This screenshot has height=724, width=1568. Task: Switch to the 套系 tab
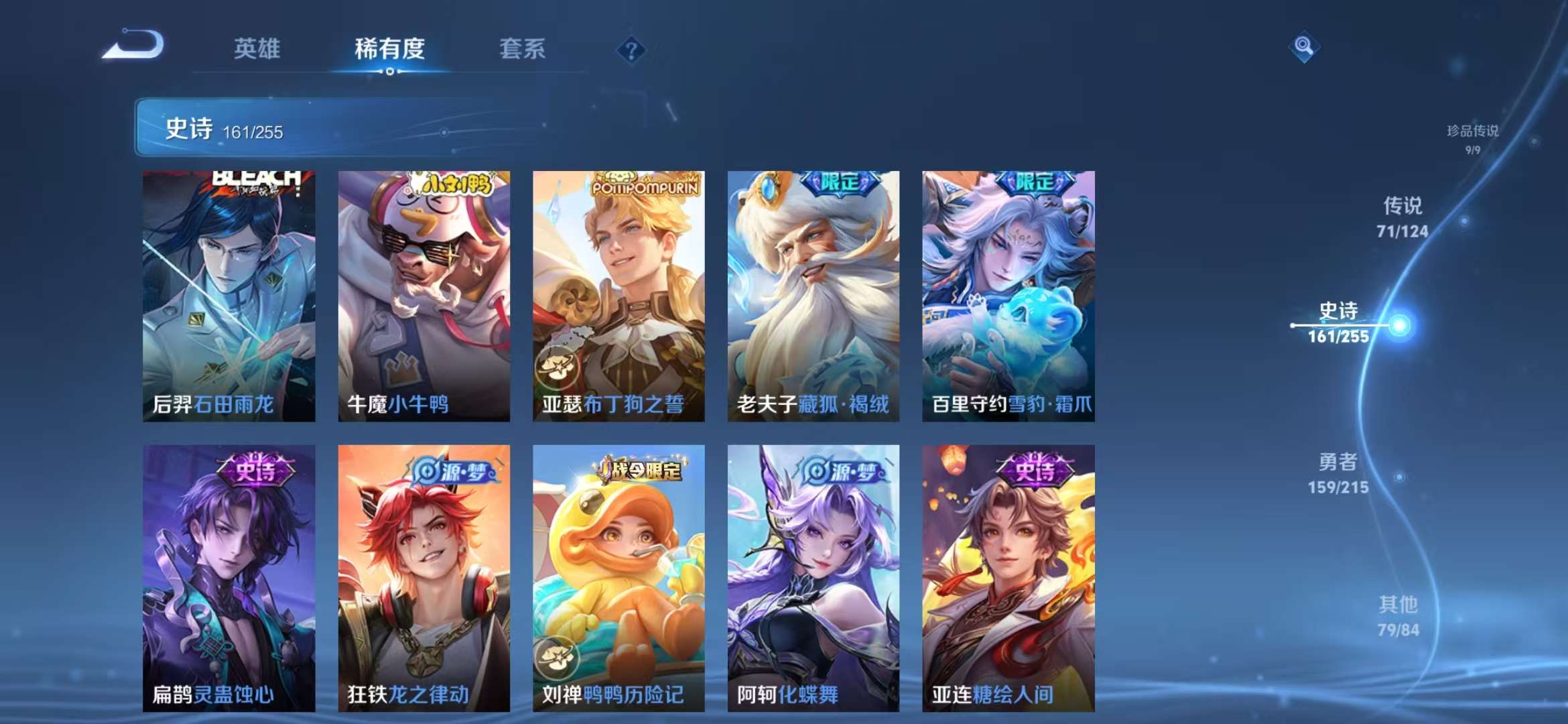click(522, 49)
